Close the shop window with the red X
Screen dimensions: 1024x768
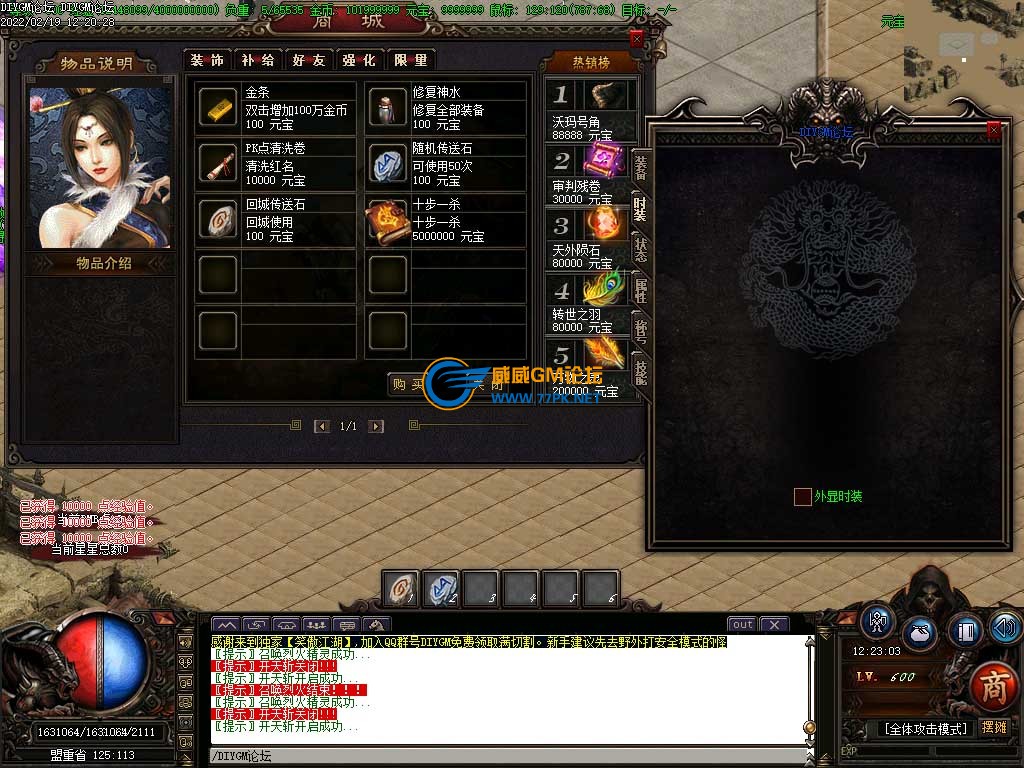coord(636,39)
